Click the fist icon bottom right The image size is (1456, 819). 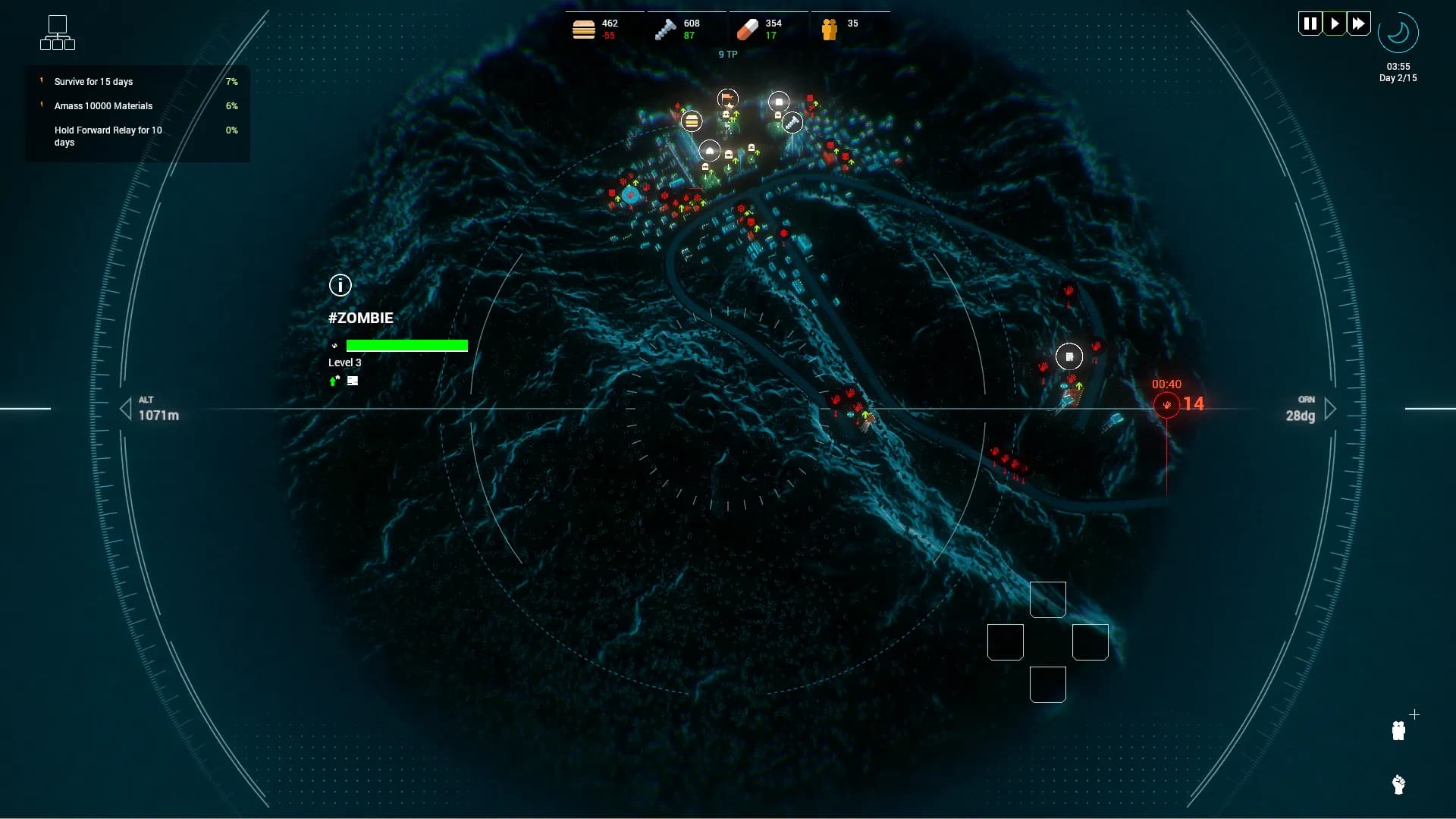coord(1398,783)
